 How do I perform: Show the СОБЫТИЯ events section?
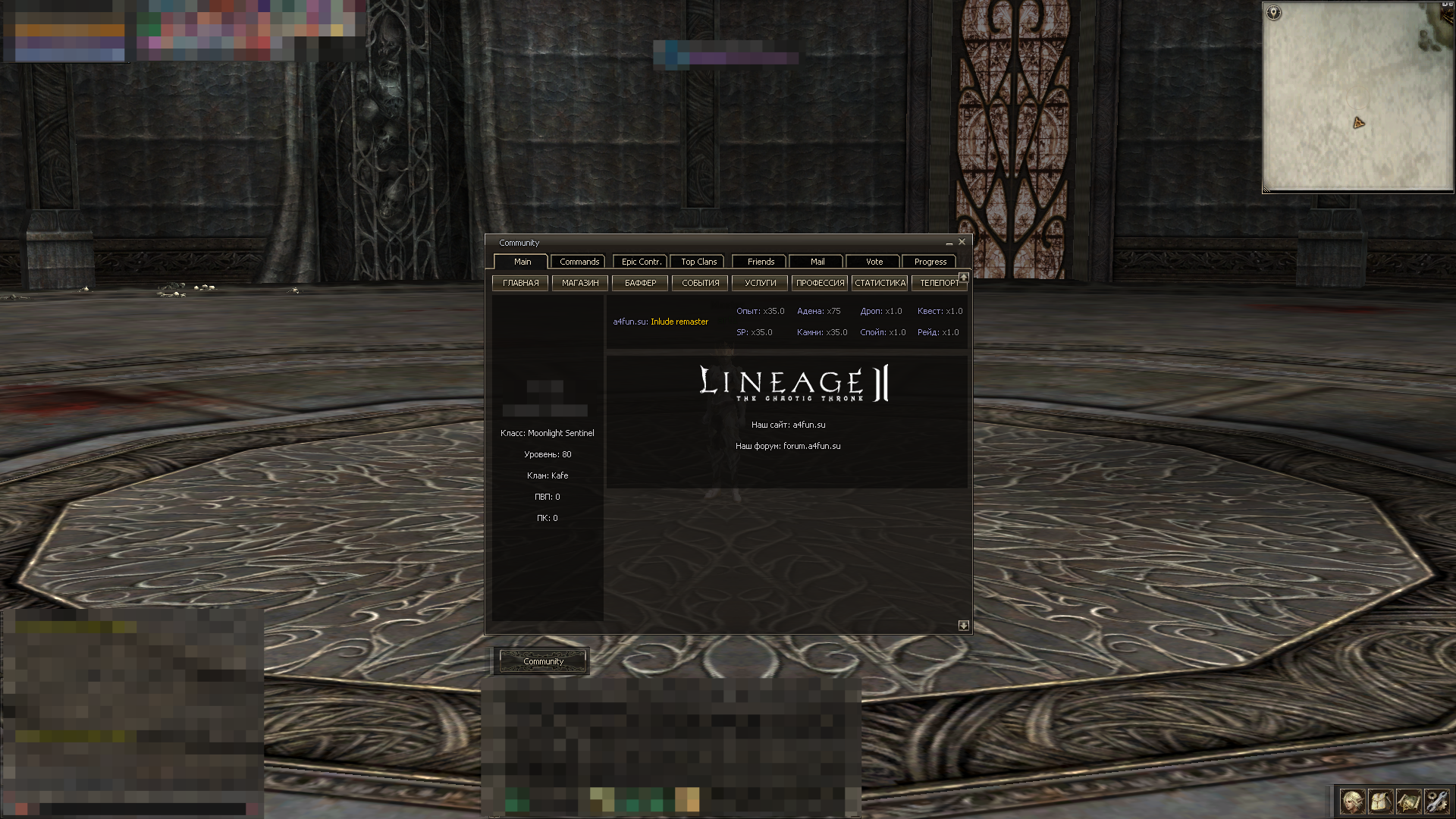tap(700, 283)
